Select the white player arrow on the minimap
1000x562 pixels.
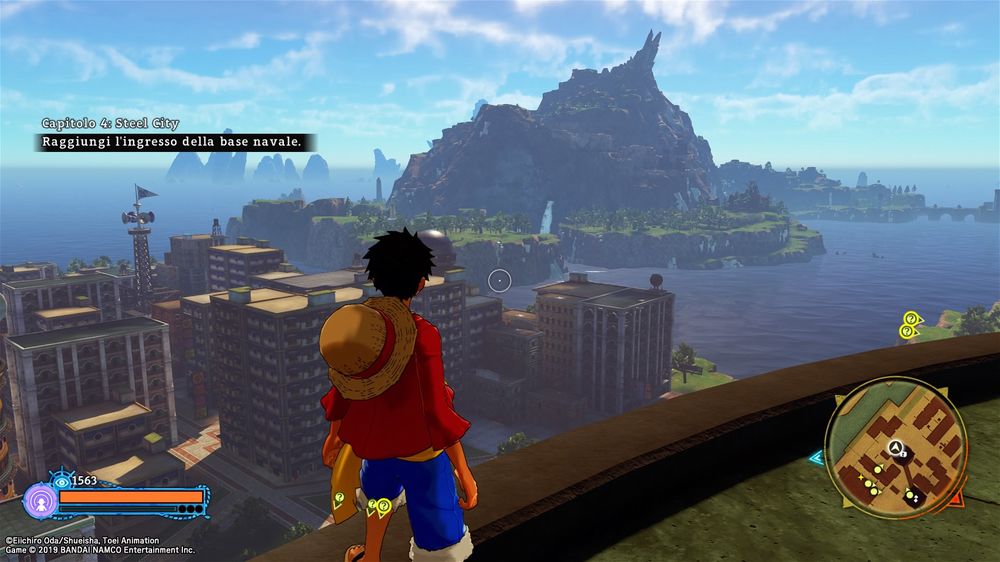pyautogui.click(x=897, y=449)
